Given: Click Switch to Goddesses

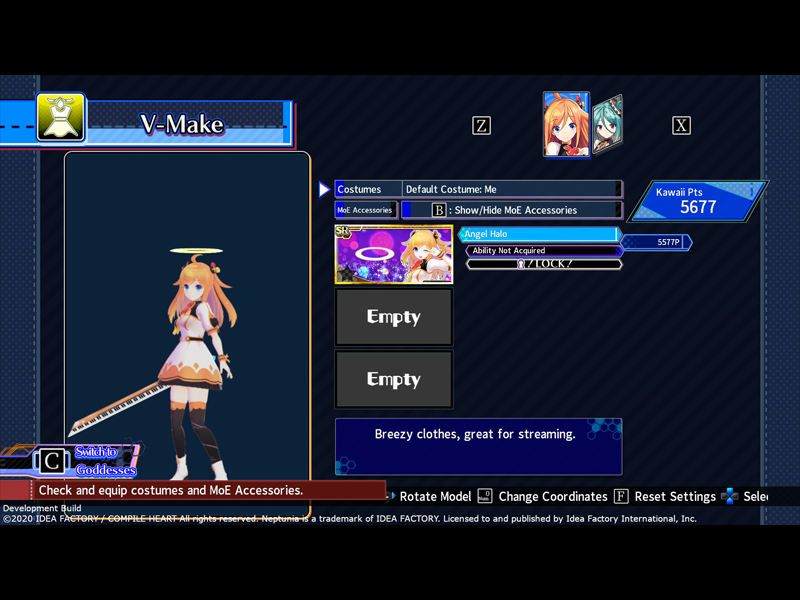Looking at the screenshot, I should coord(104,461).
